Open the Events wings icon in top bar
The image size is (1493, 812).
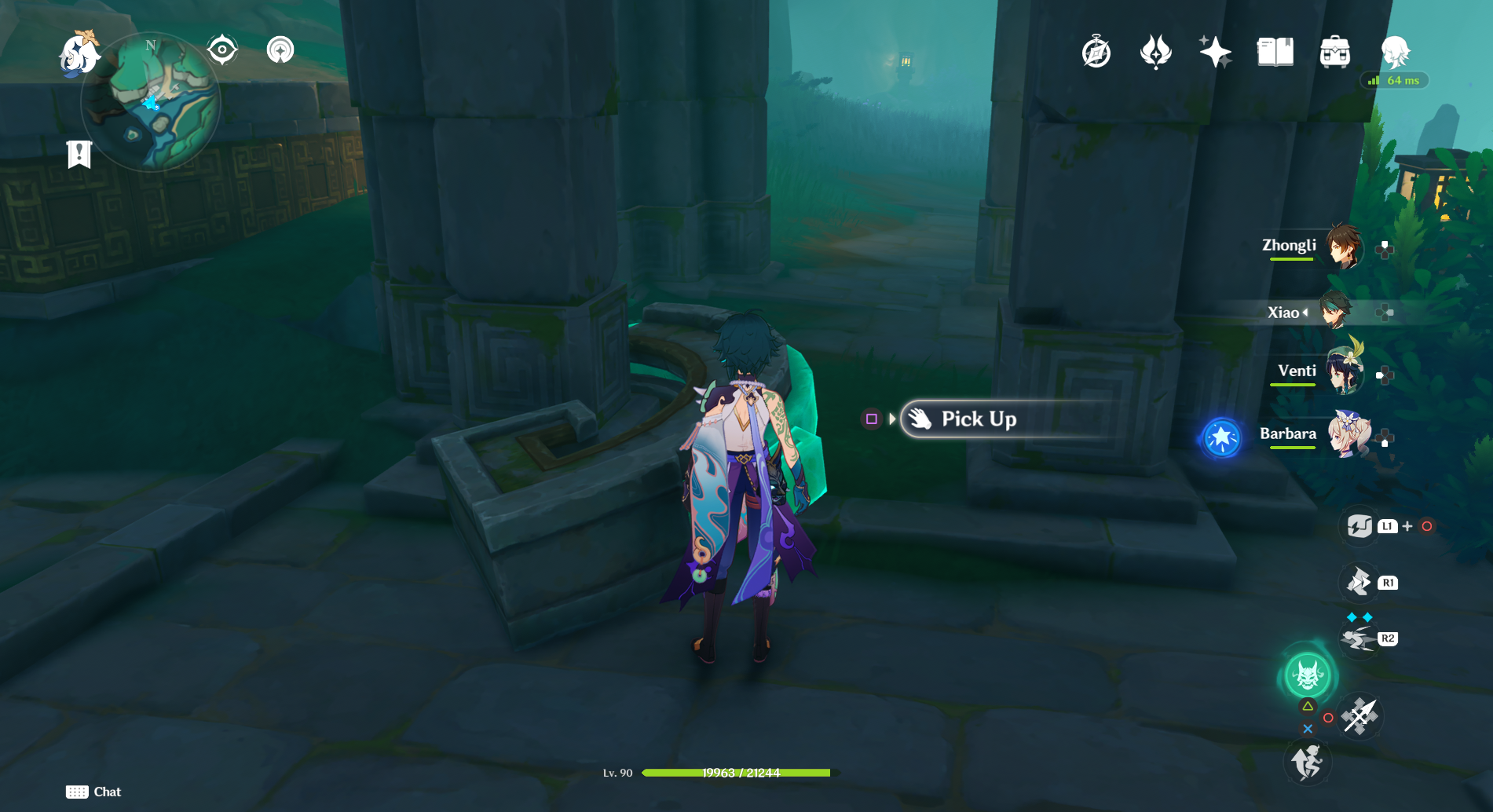pos(1156,52)
